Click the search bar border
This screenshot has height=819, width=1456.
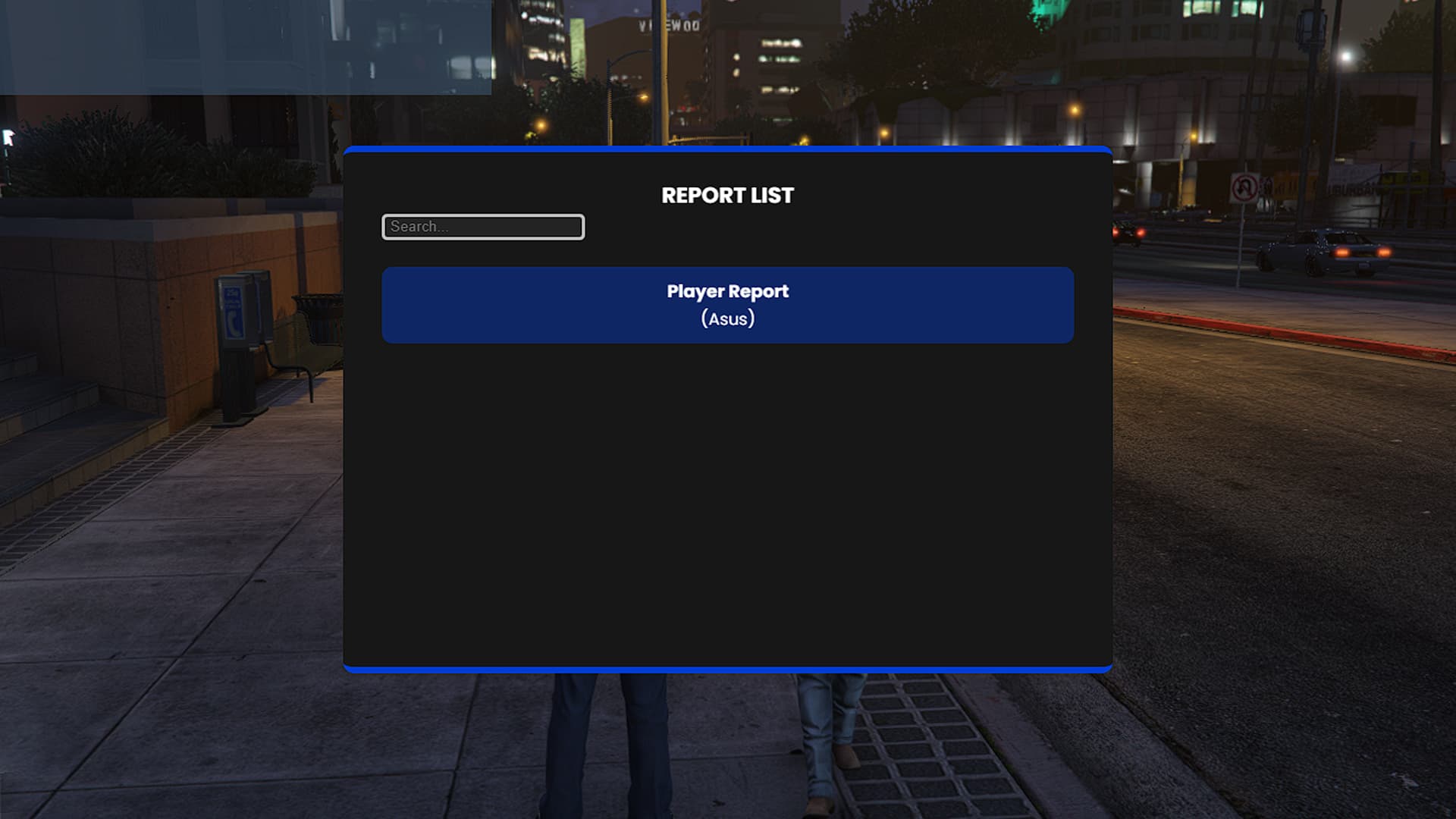[x=482, y=215]
